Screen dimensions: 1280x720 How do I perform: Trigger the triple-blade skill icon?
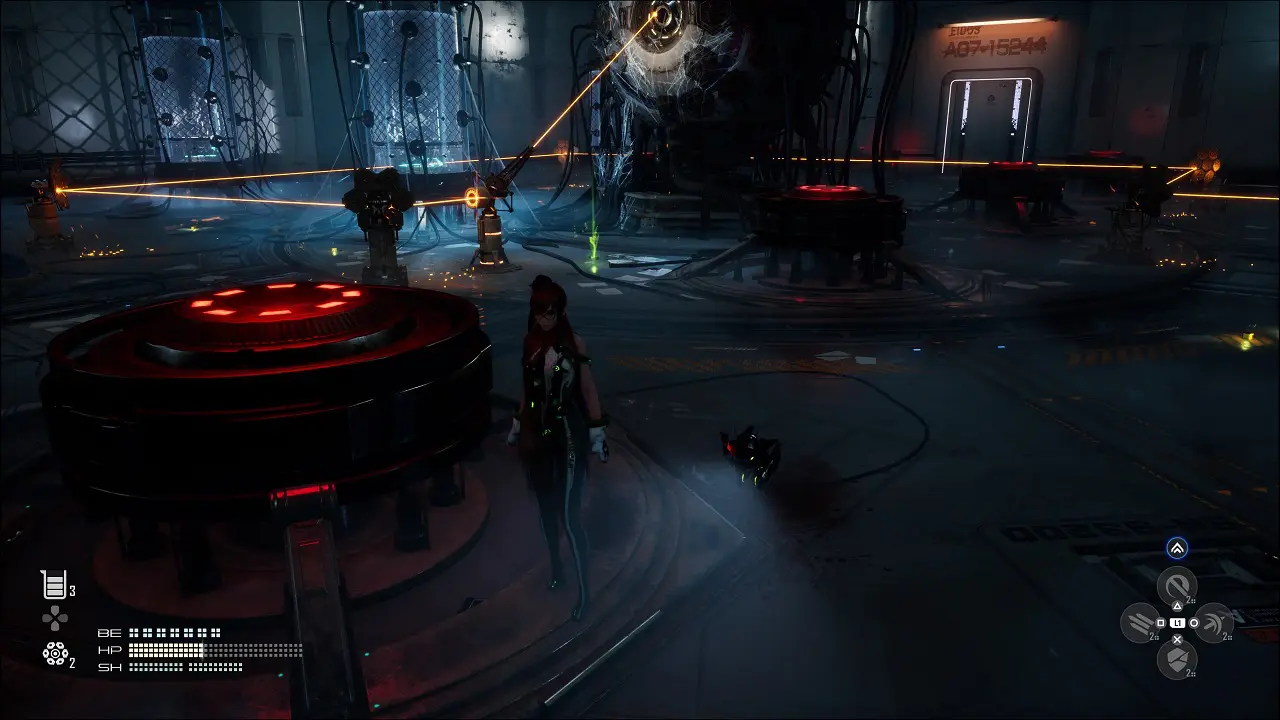[x=1140, y=622]
